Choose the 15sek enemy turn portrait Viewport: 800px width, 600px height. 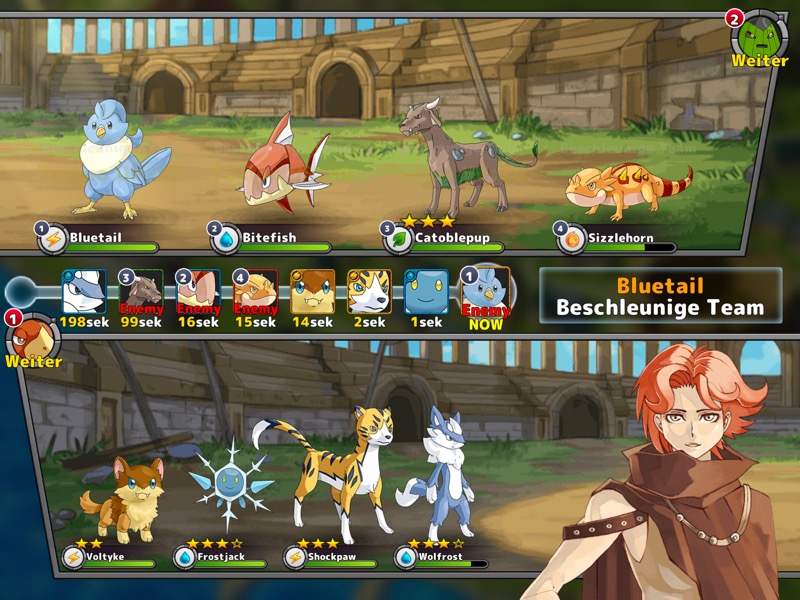pyautogui.click(x=255, y=293)
